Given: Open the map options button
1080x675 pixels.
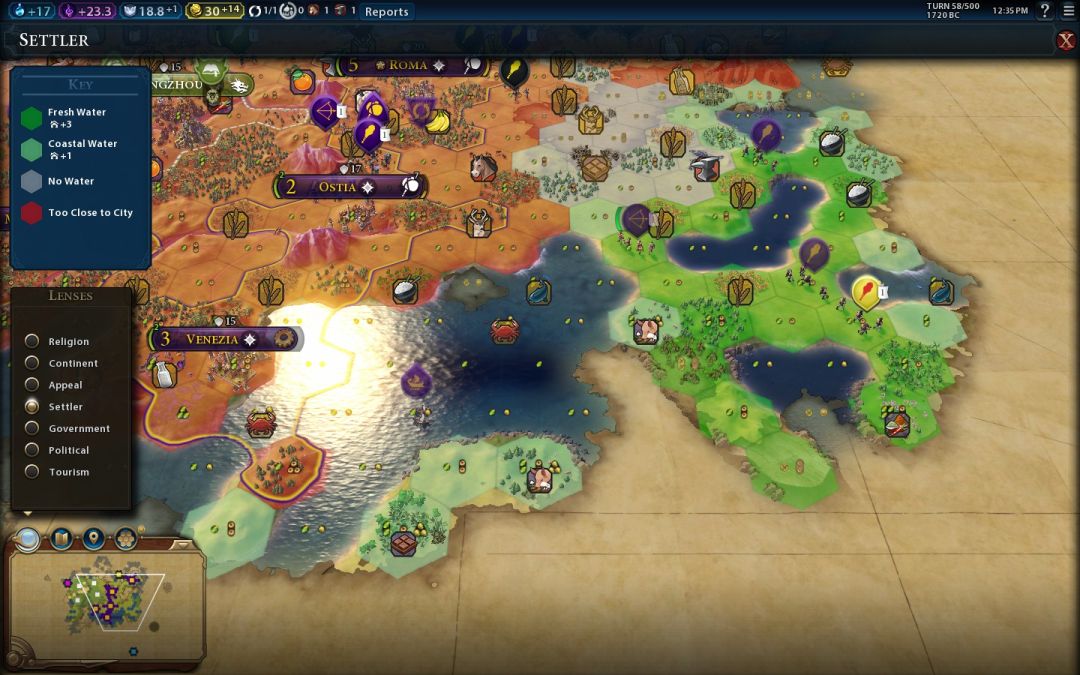Looking at the screenshot, I should (61, 540).
